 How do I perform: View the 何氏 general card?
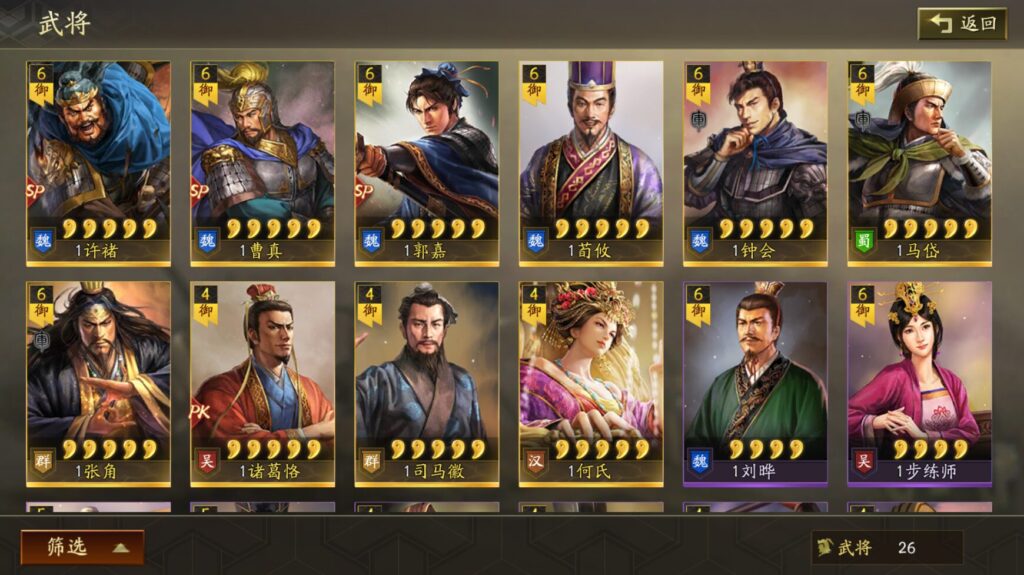pos(590,383)
